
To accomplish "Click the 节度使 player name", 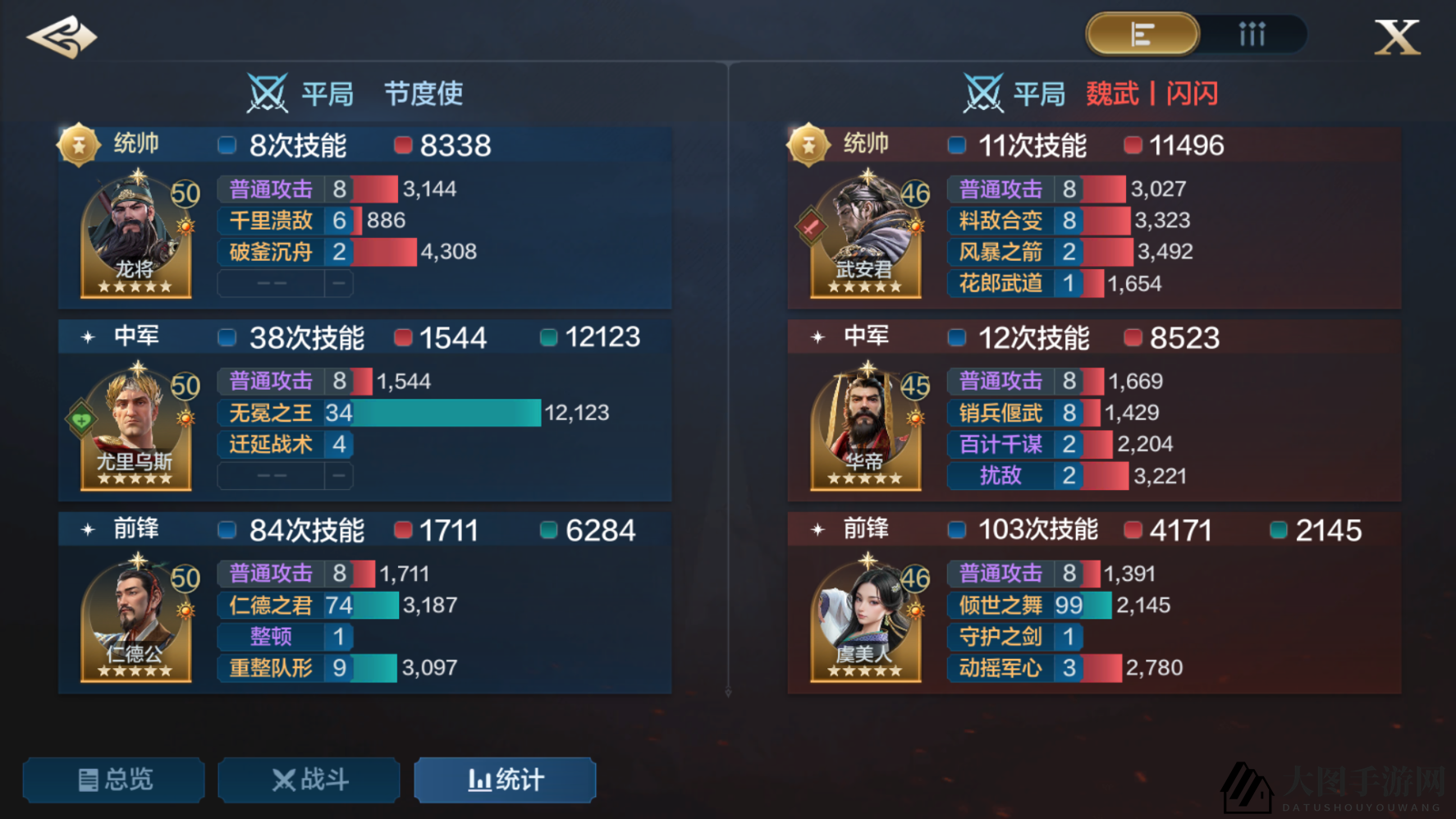I will tap(424, 94).
